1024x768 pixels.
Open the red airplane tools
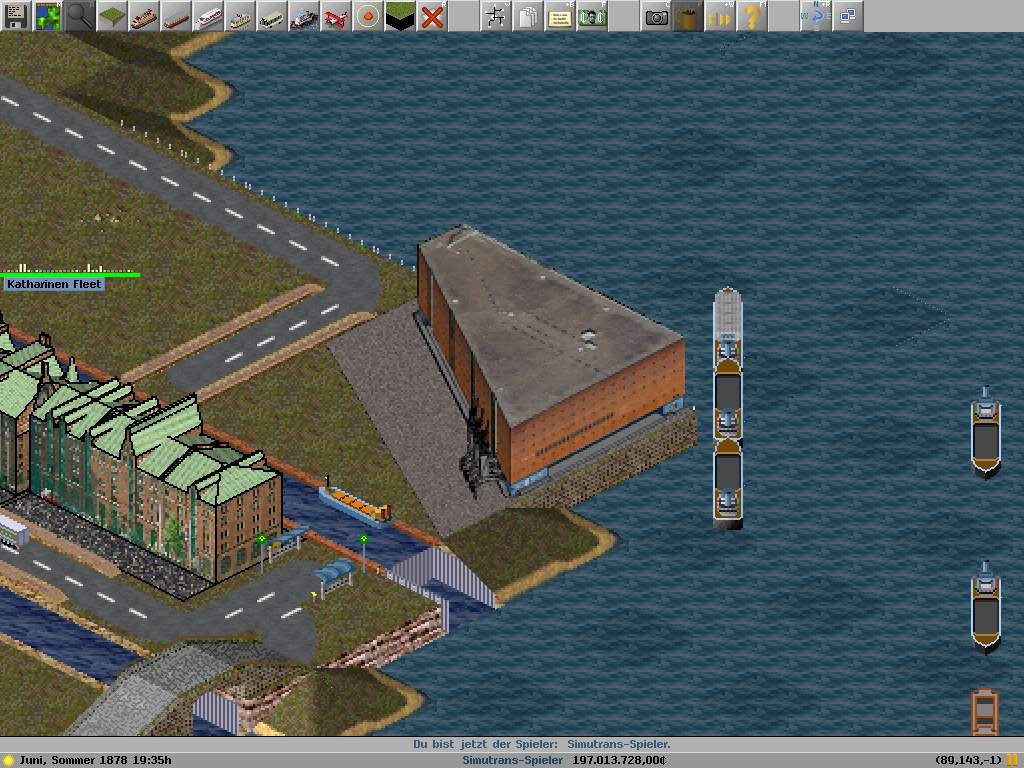(x=336, y=16)
